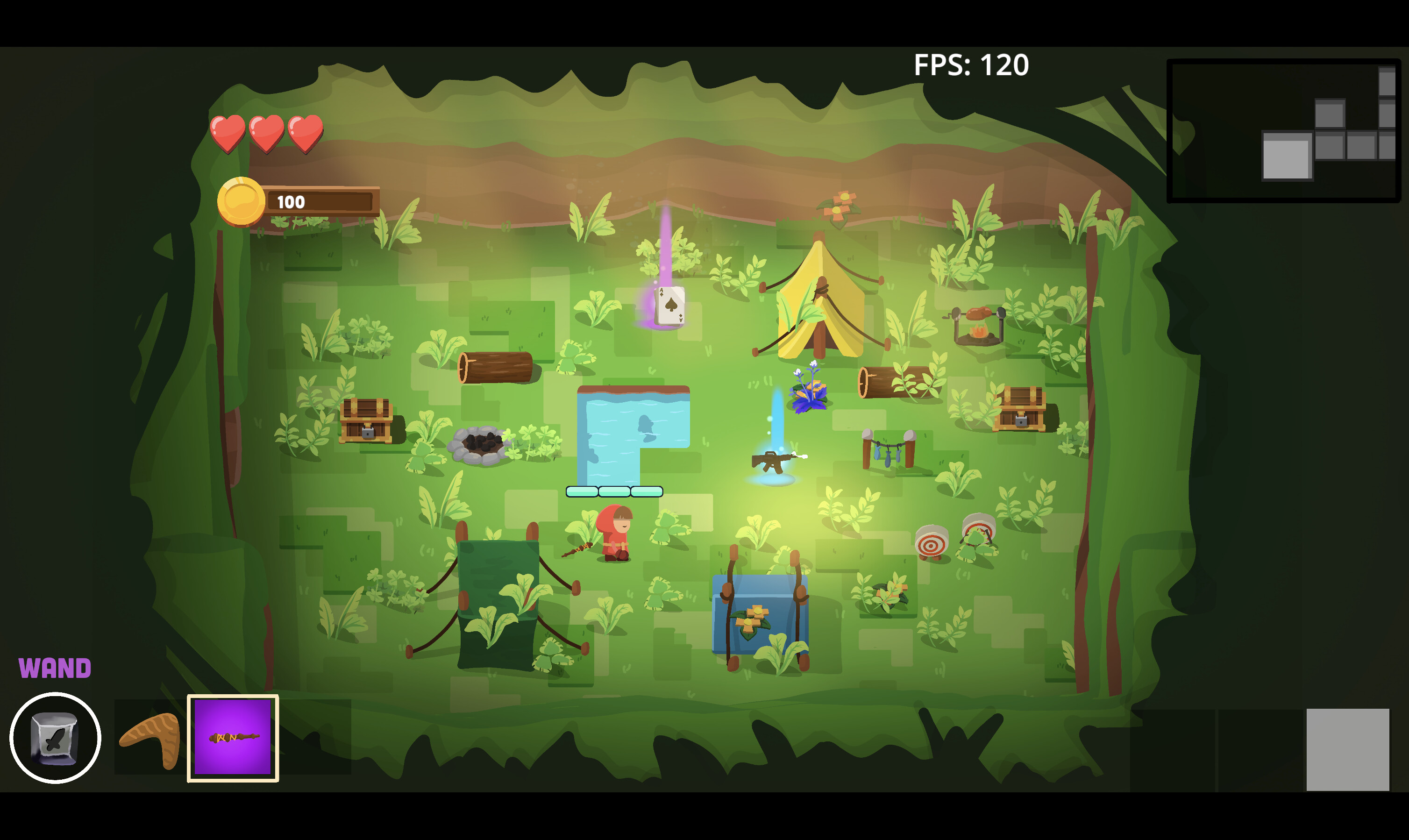Click the WAND label text
This screenshot has width=1409, height=840.
[55, 667]
